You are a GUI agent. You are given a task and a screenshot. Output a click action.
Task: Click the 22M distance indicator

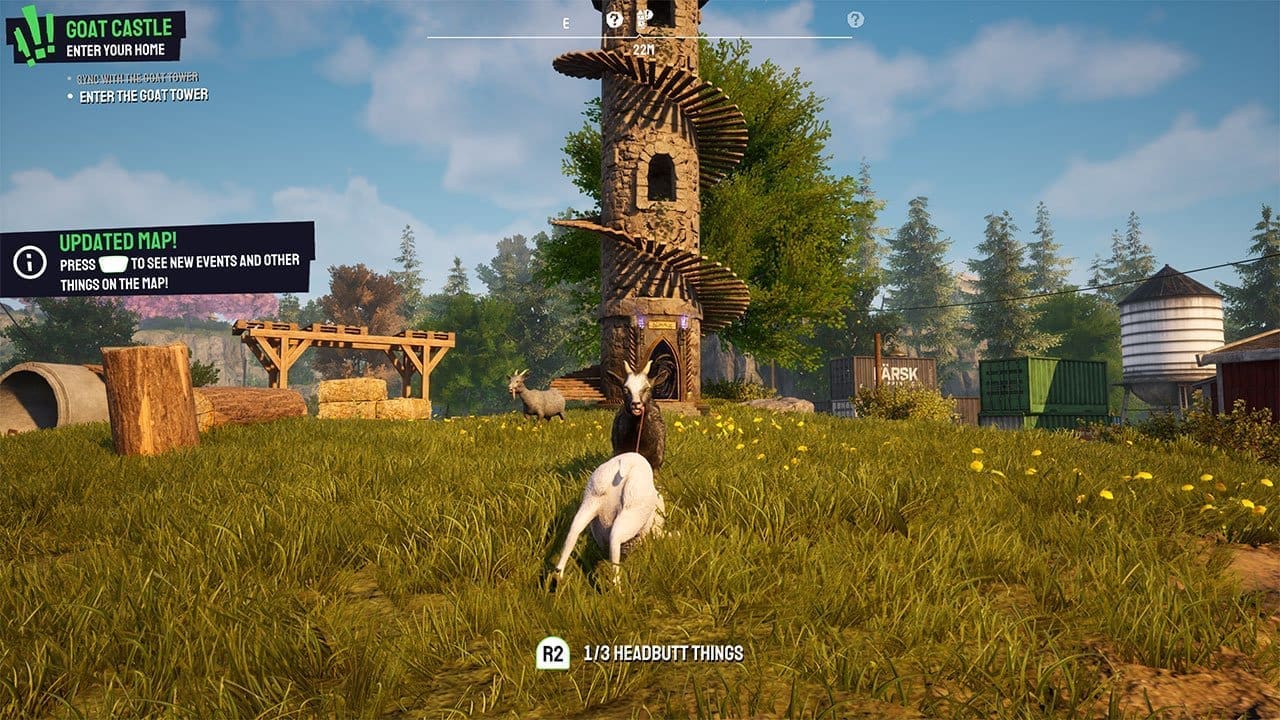pyautogui.click(x=645, y=47)
